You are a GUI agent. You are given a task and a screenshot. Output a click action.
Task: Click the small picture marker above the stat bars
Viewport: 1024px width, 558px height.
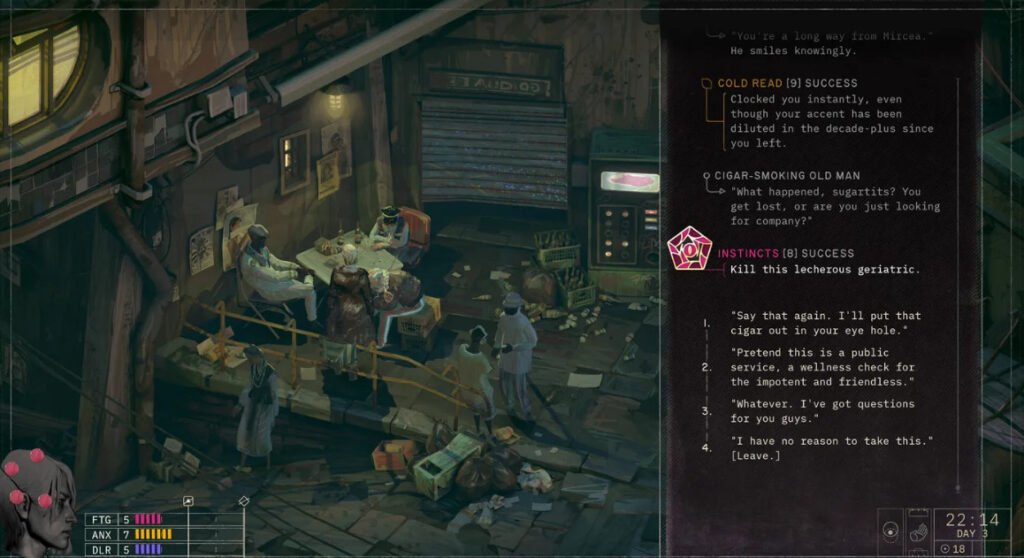point(187,501)
